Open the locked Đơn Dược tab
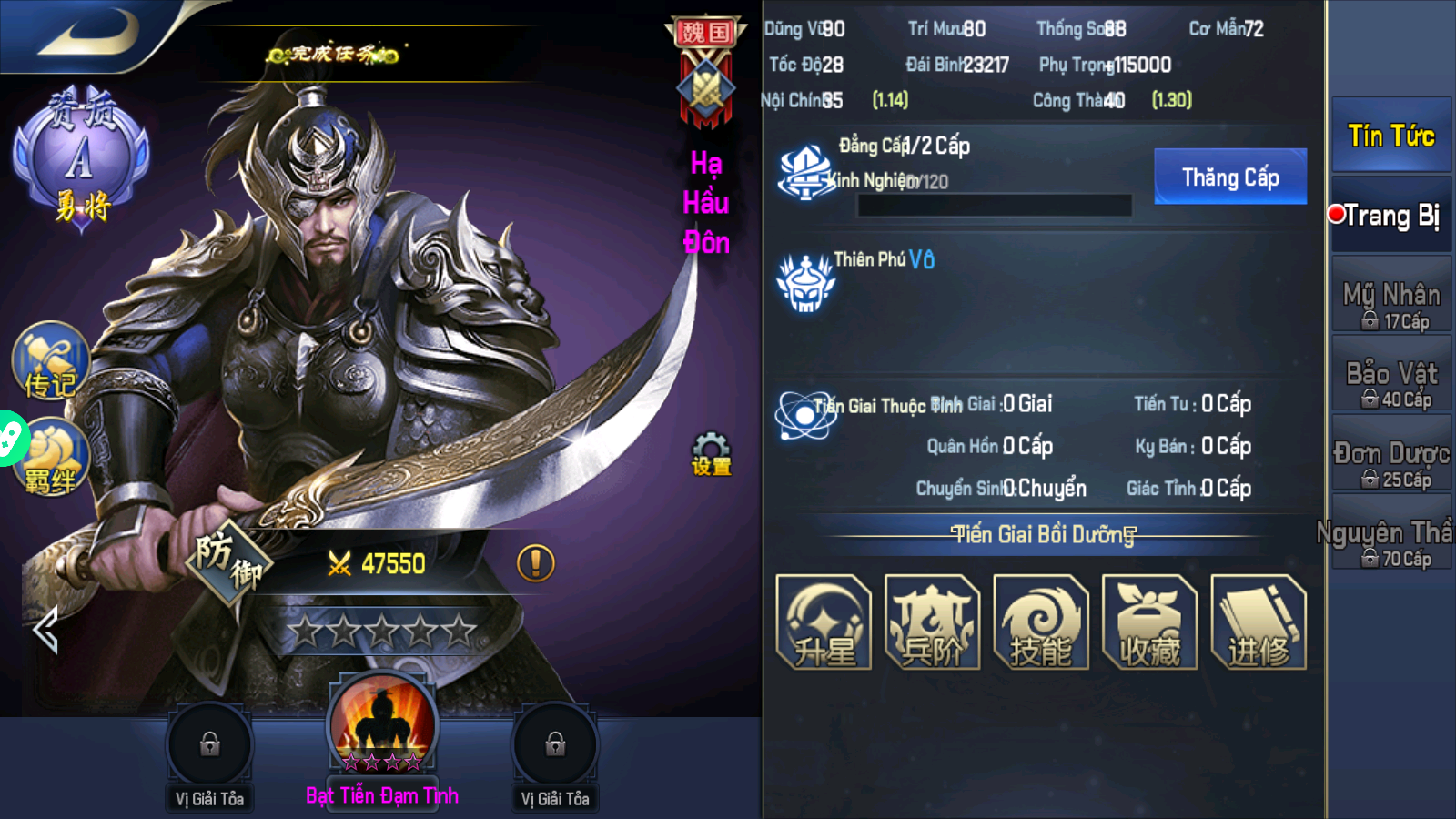1456x819 pixels. 1390,454
